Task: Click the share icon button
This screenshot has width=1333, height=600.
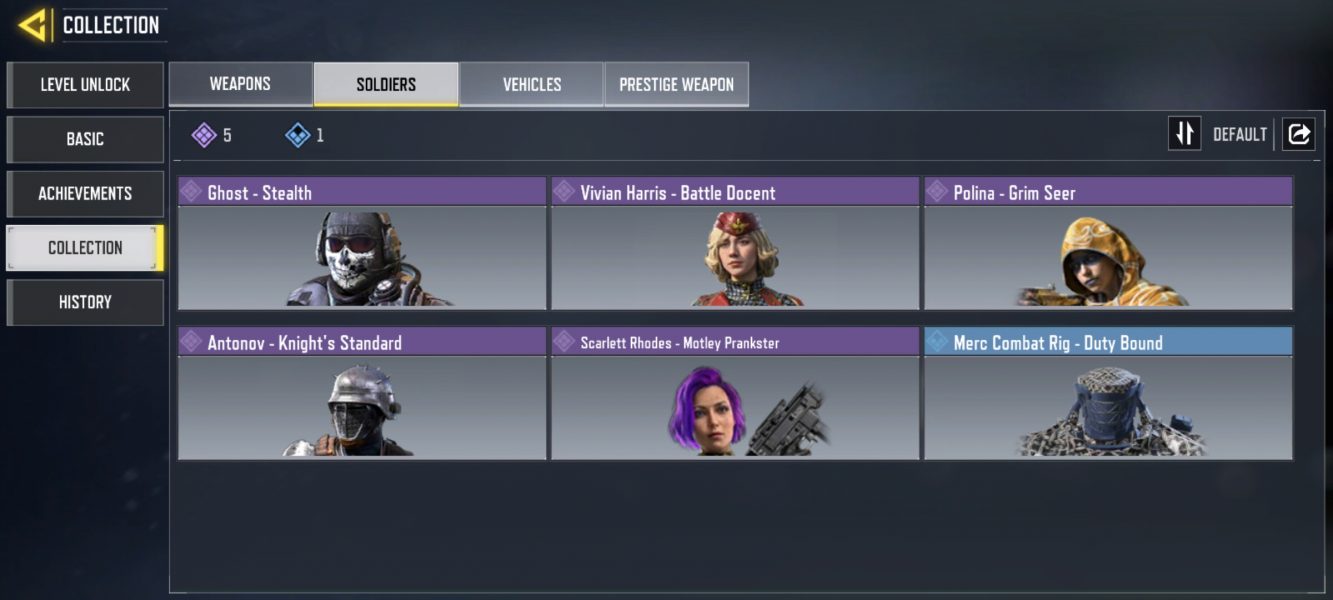Action: click(x=1298, y=134)
